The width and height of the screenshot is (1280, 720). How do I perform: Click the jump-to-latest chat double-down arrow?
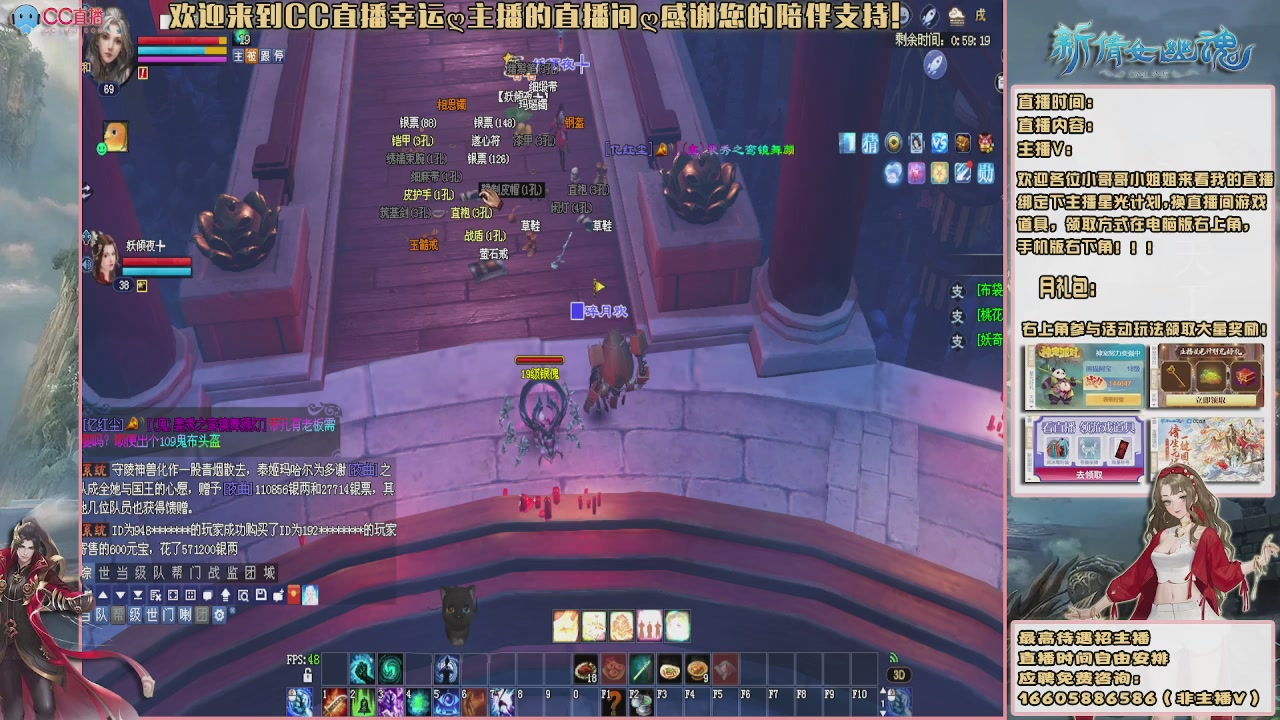click(x=138, y=595)
